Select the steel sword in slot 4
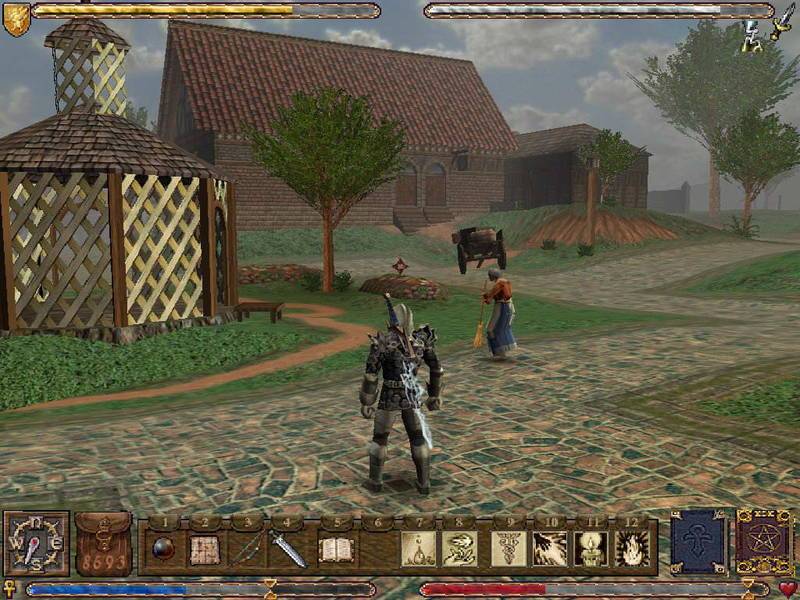This screenshot has height=600, width=800. (288, 549)
